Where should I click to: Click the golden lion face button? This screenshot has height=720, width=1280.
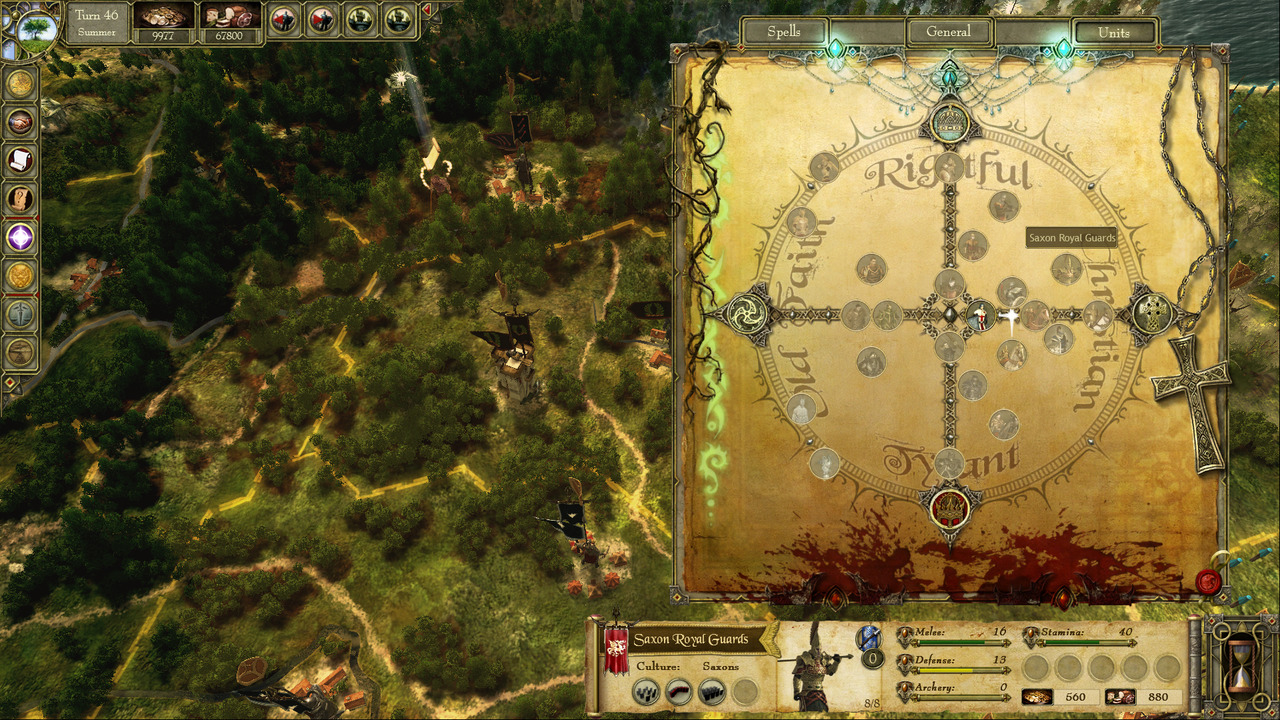(x=20, y=275)
